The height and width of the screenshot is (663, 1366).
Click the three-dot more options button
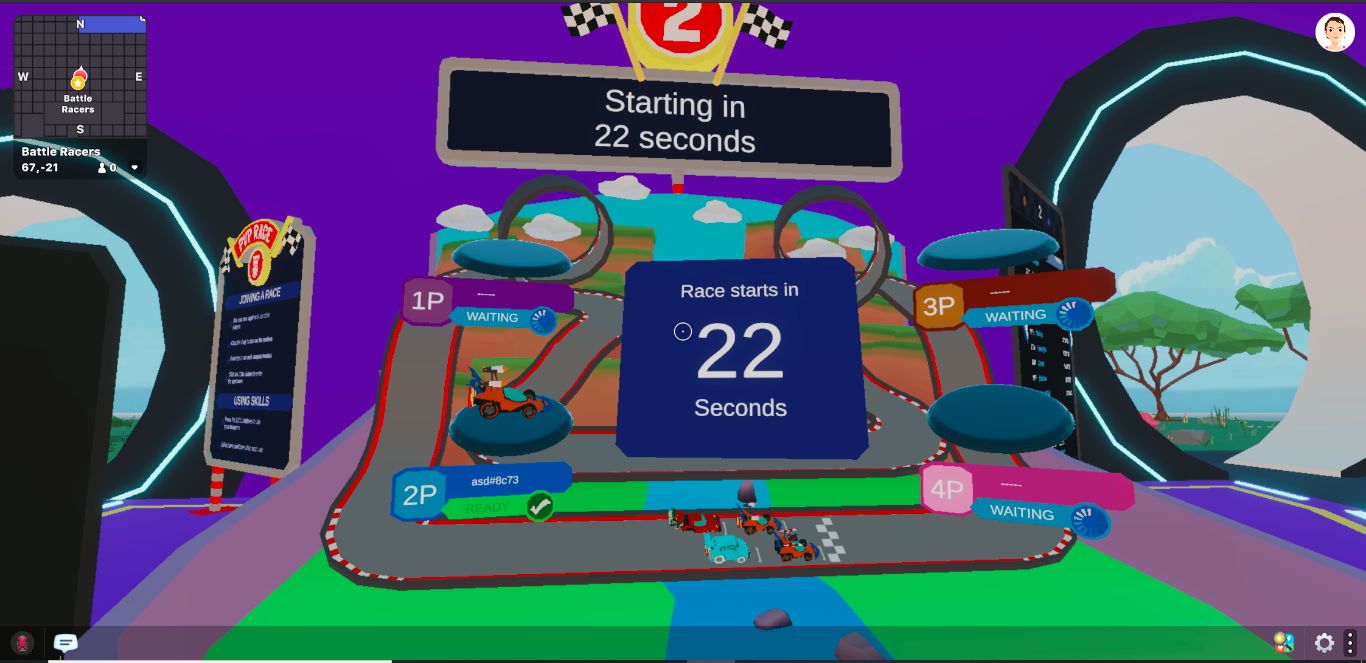coord(1350,643)
